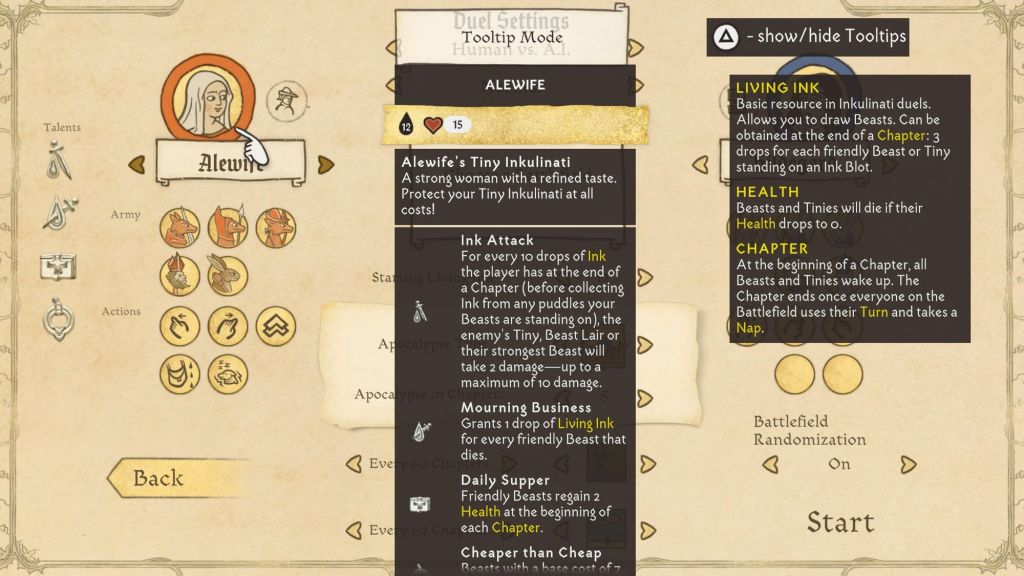Switch to previous character before Alewife

point(136,163)
